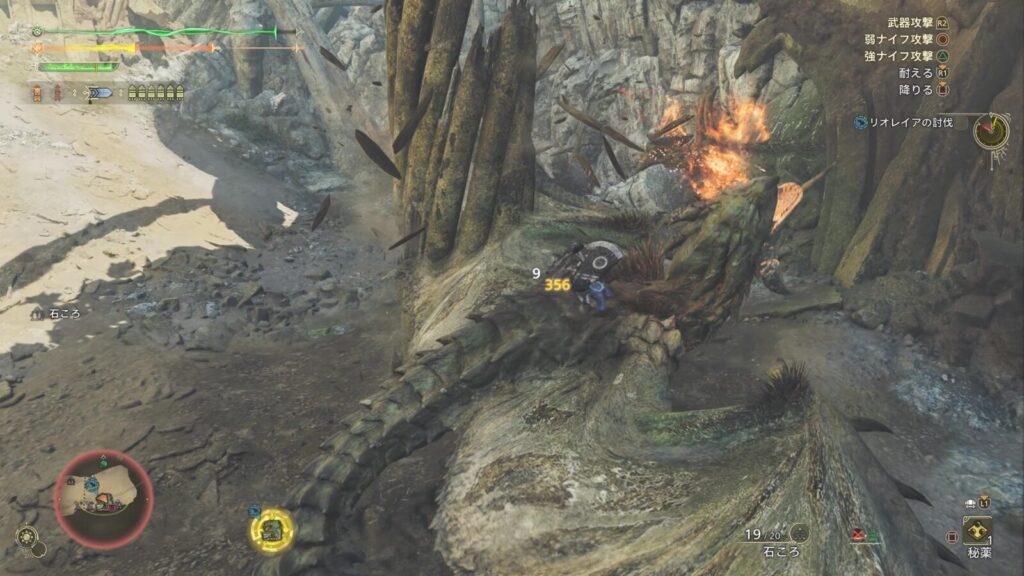Click the quest timer clock icon
Image resolution: width=1024 pixels, height=576 pixels.
(990, 131)
